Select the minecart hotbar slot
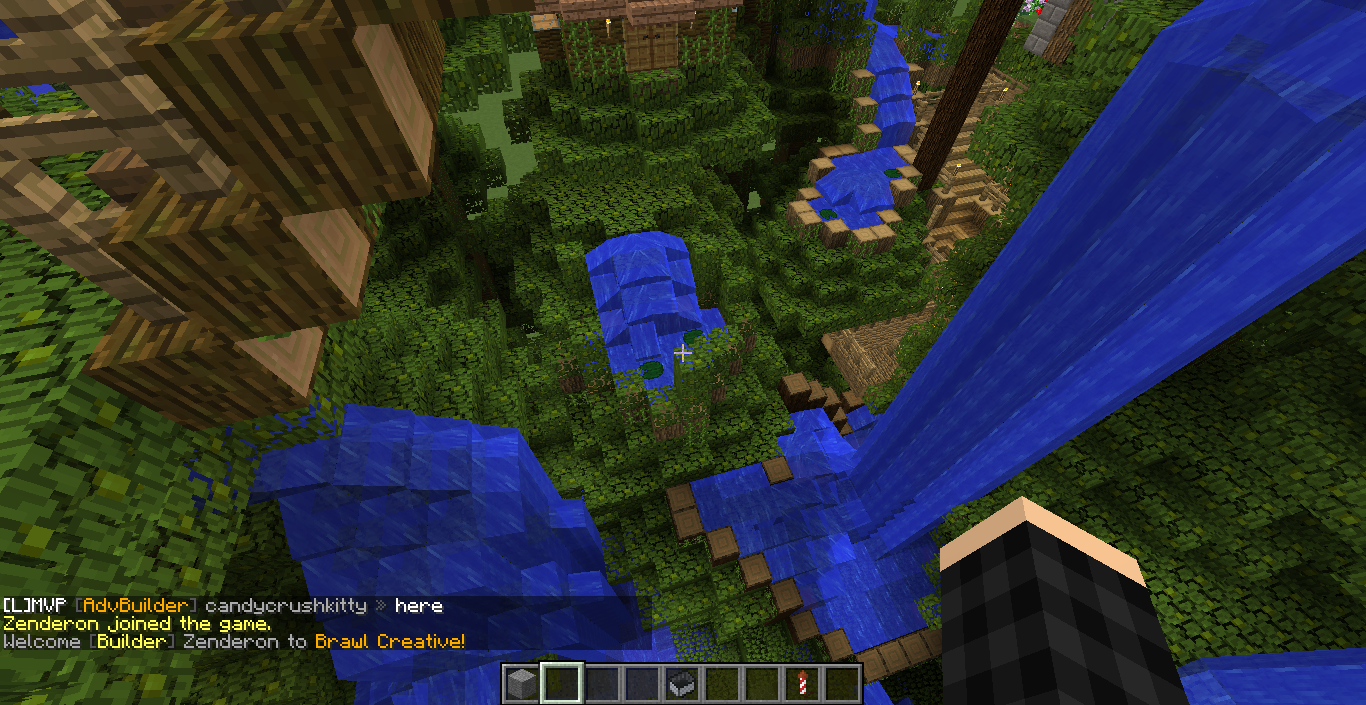1366x705 pixels. click(x=681, y=684)
